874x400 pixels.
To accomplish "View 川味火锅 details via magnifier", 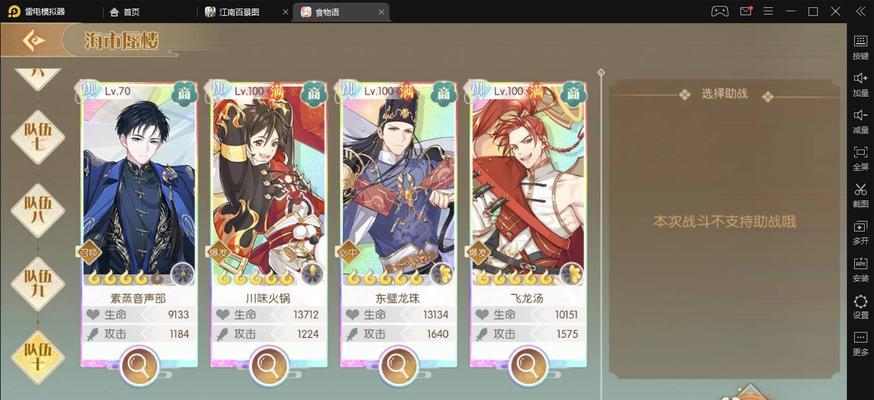I will [x=267, y=366].
